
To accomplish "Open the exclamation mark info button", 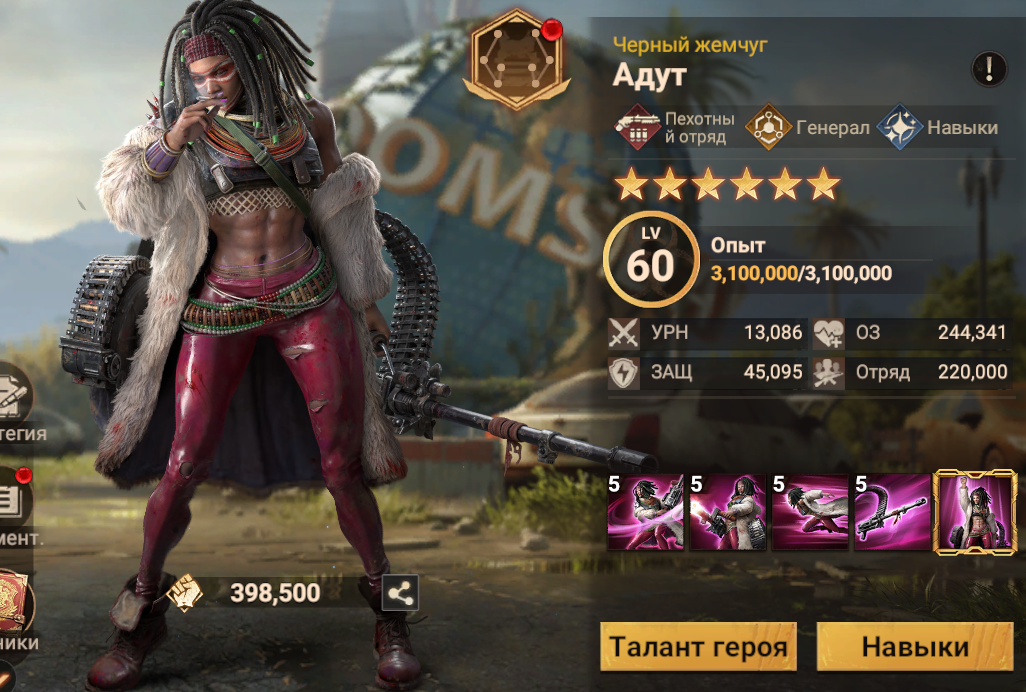I will tap(989, 68).
